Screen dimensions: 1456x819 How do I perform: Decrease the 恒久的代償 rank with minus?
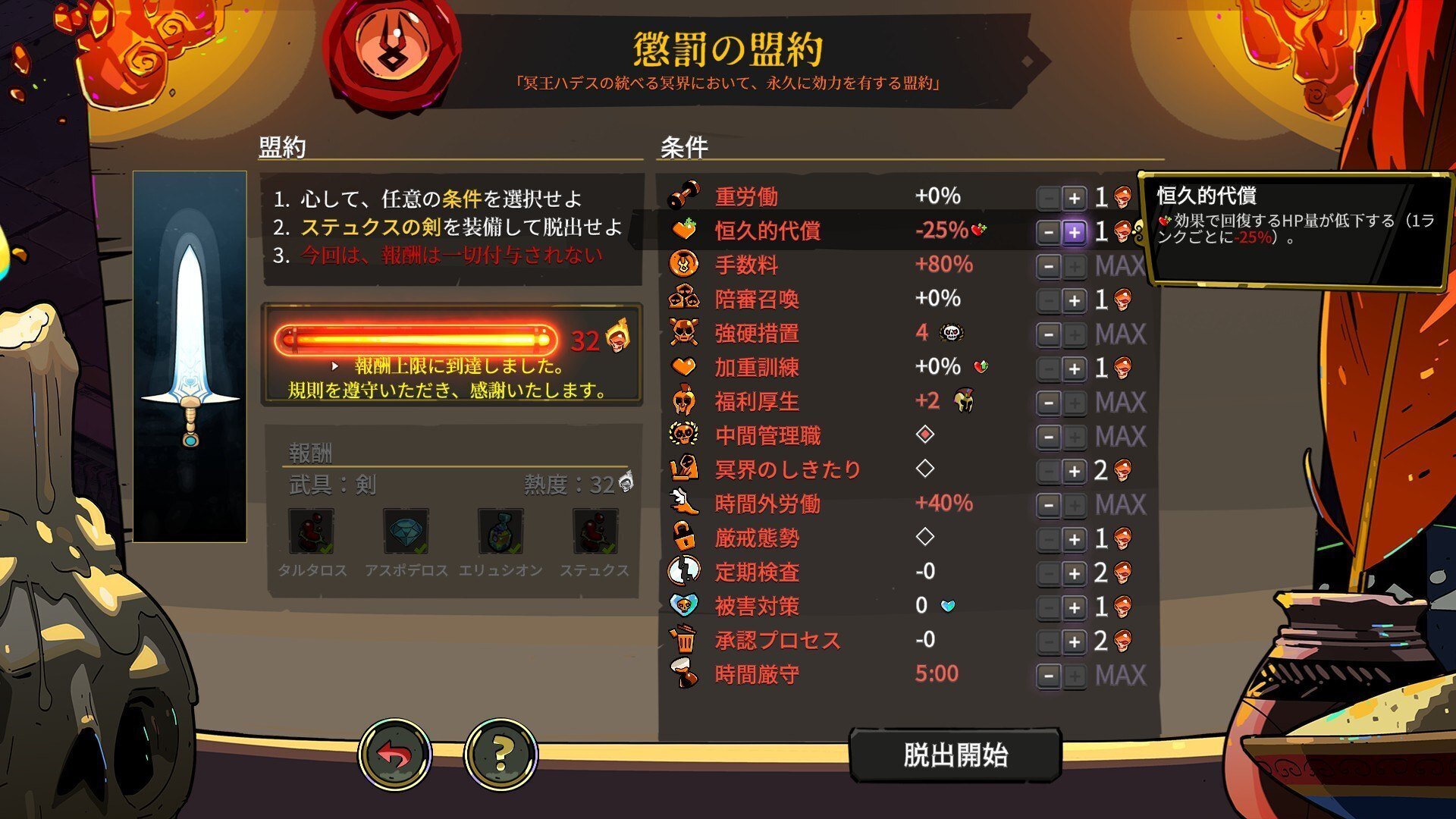point(1047,231)
